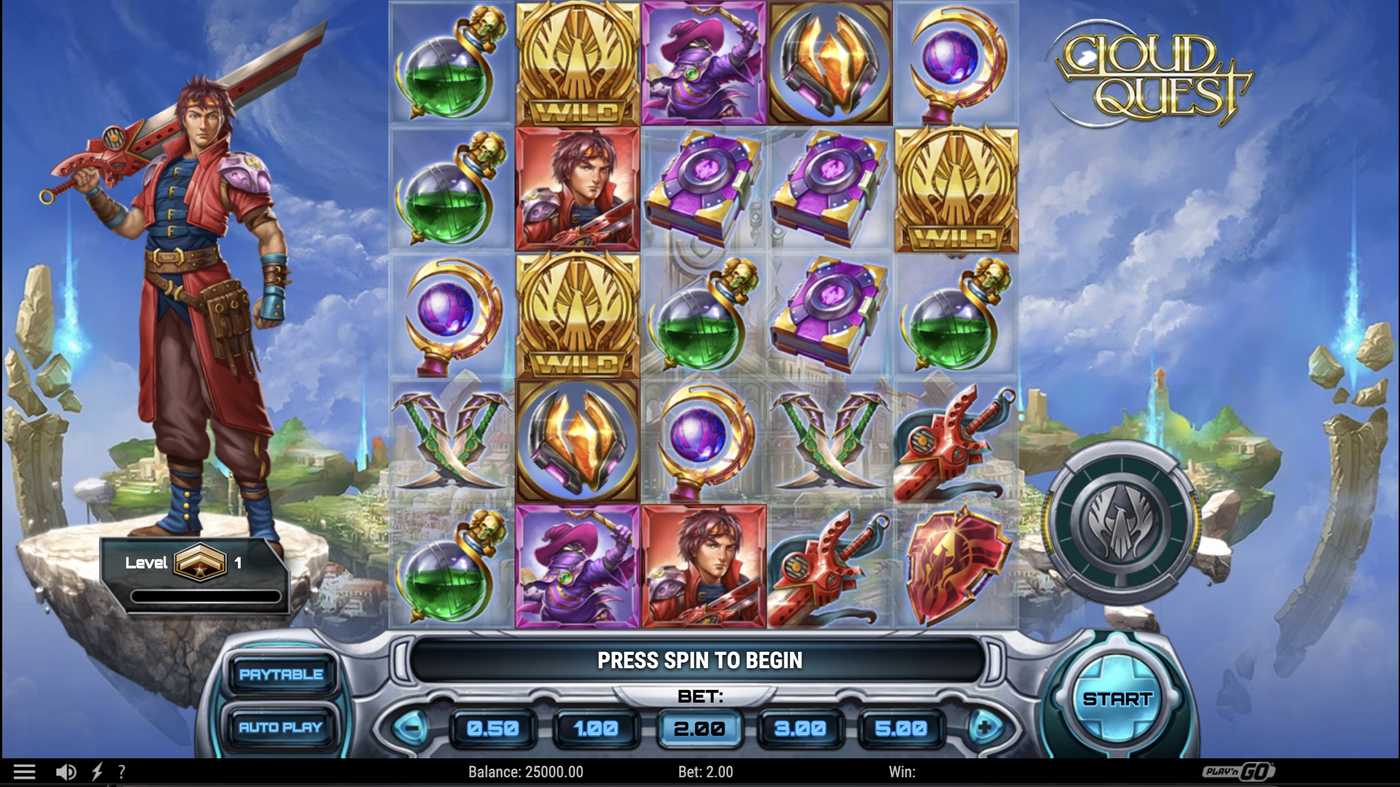Screen dimensions: 1400x787
Task: Click the Play'n GO logo
Action: [1240, 770]
